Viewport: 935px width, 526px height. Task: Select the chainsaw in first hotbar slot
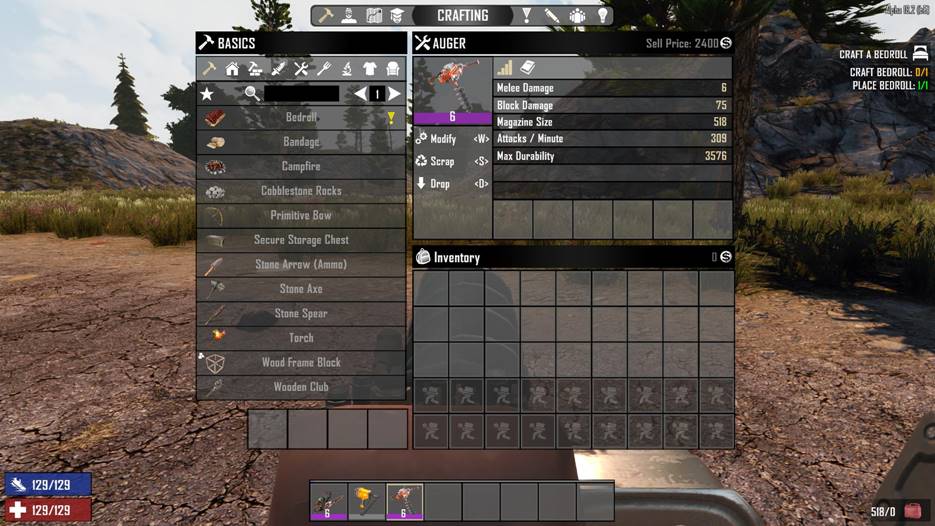click(x=328, y=501)
